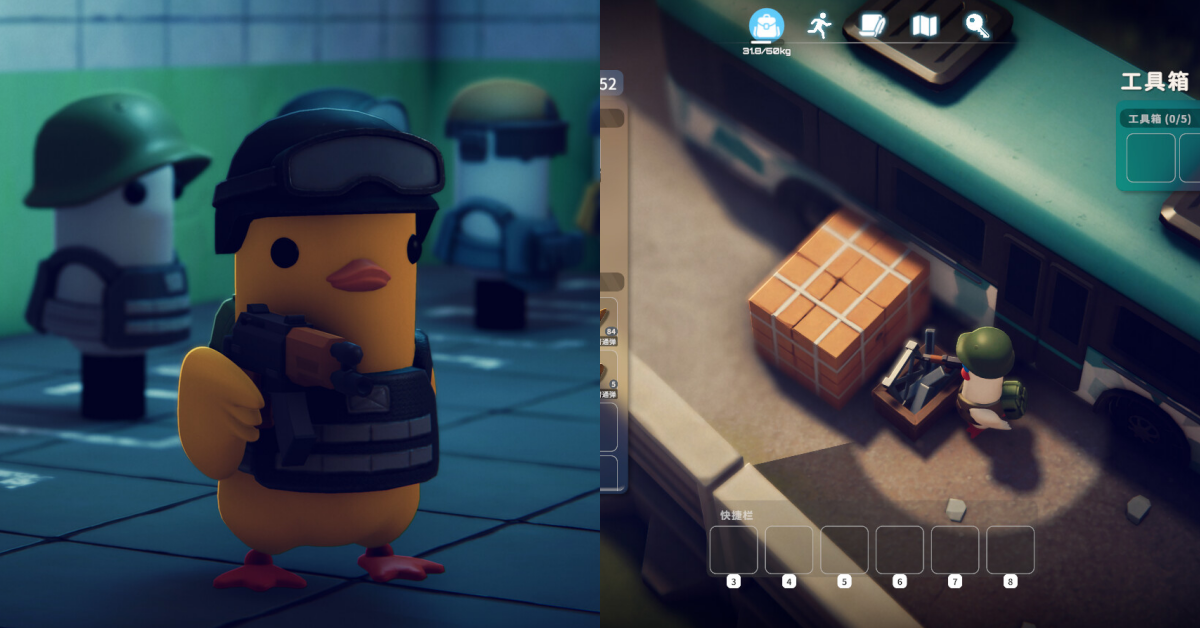Click the key icon in top bar
1200x628 pixels.
click(x=977, y=26)
